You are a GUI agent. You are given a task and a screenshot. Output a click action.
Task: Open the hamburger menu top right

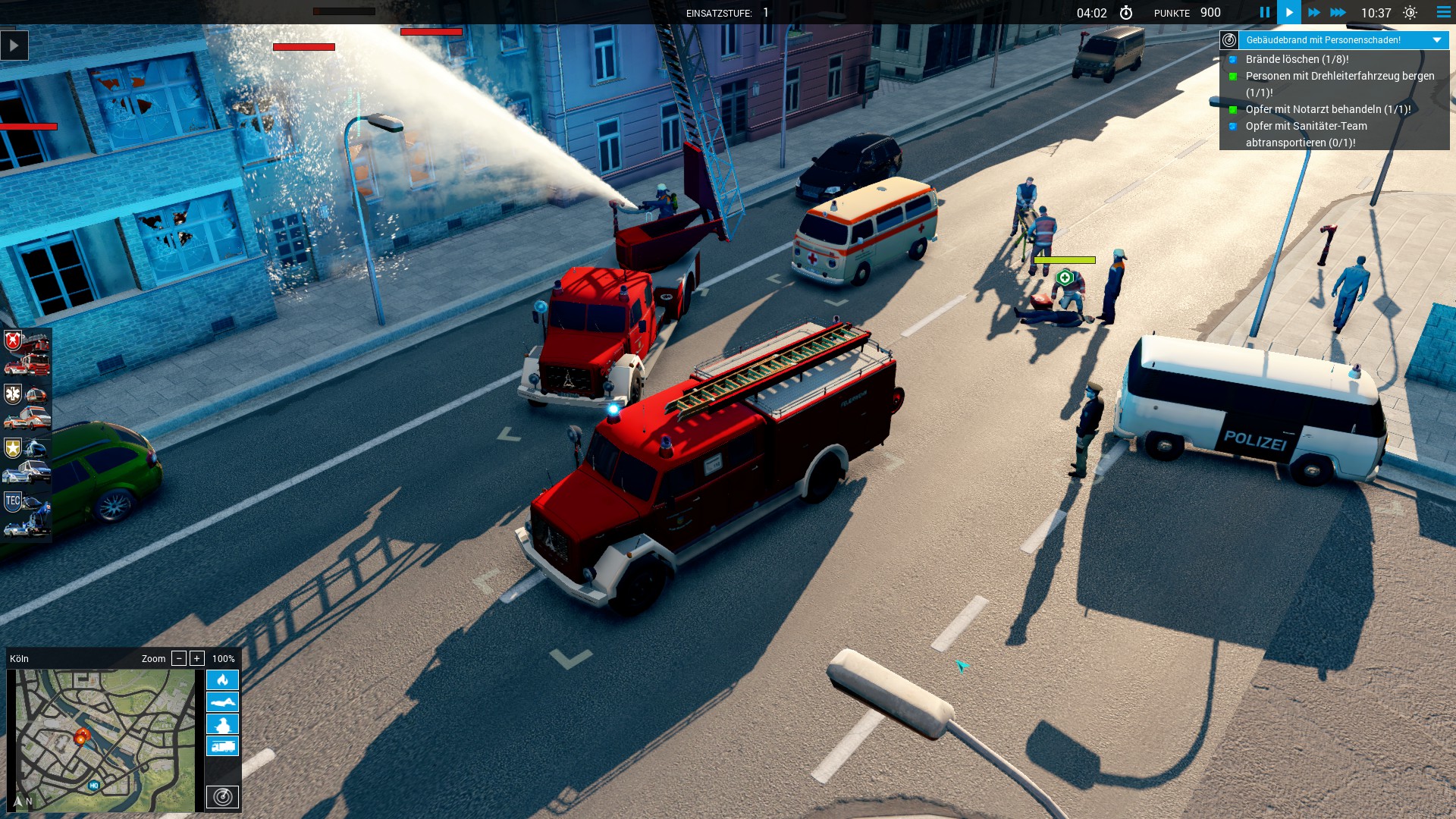tap(1443, 12)
